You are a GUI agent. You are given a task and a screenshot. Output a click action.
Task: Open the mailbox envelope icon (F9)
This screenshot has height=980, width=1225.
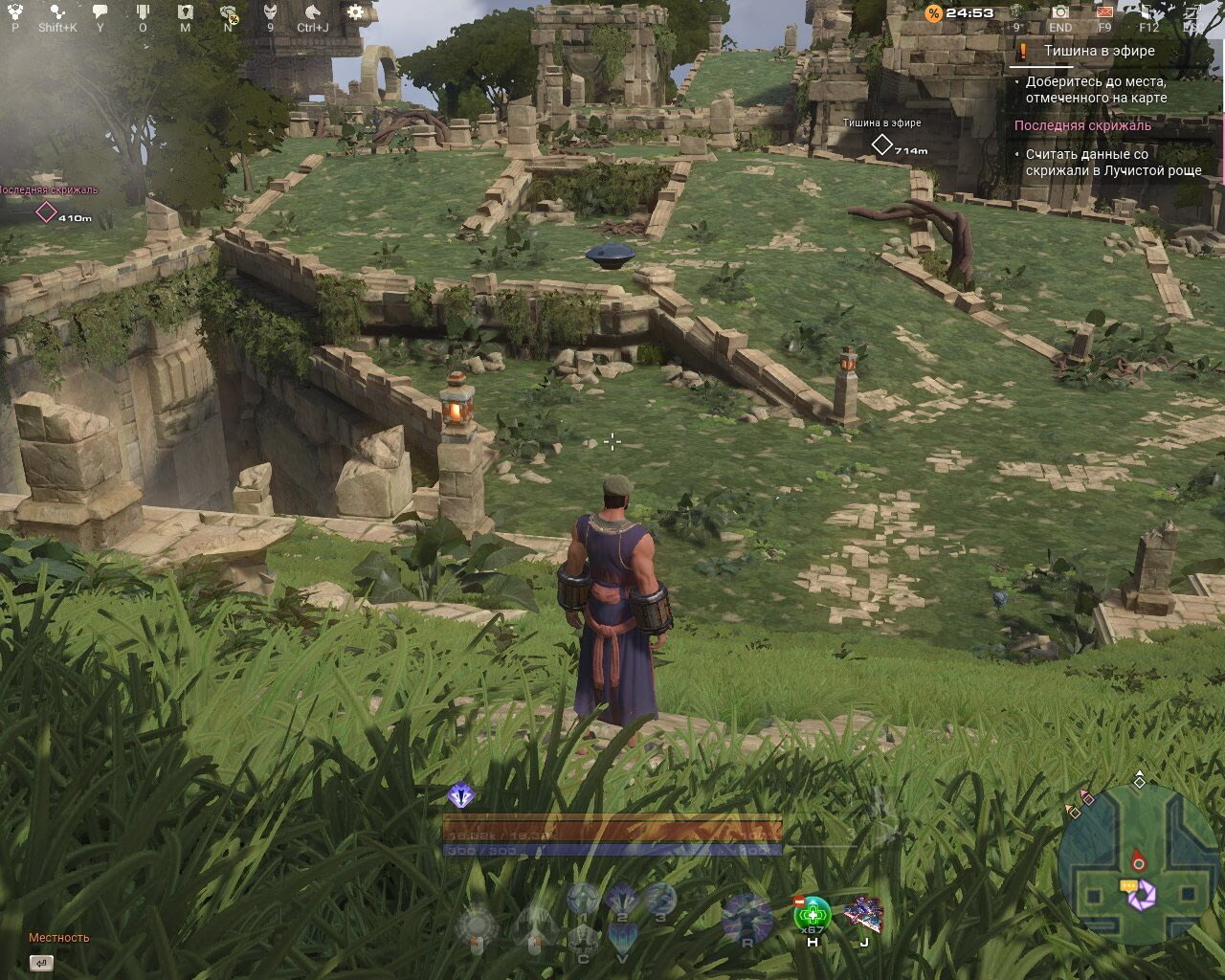click(1105, 13)
